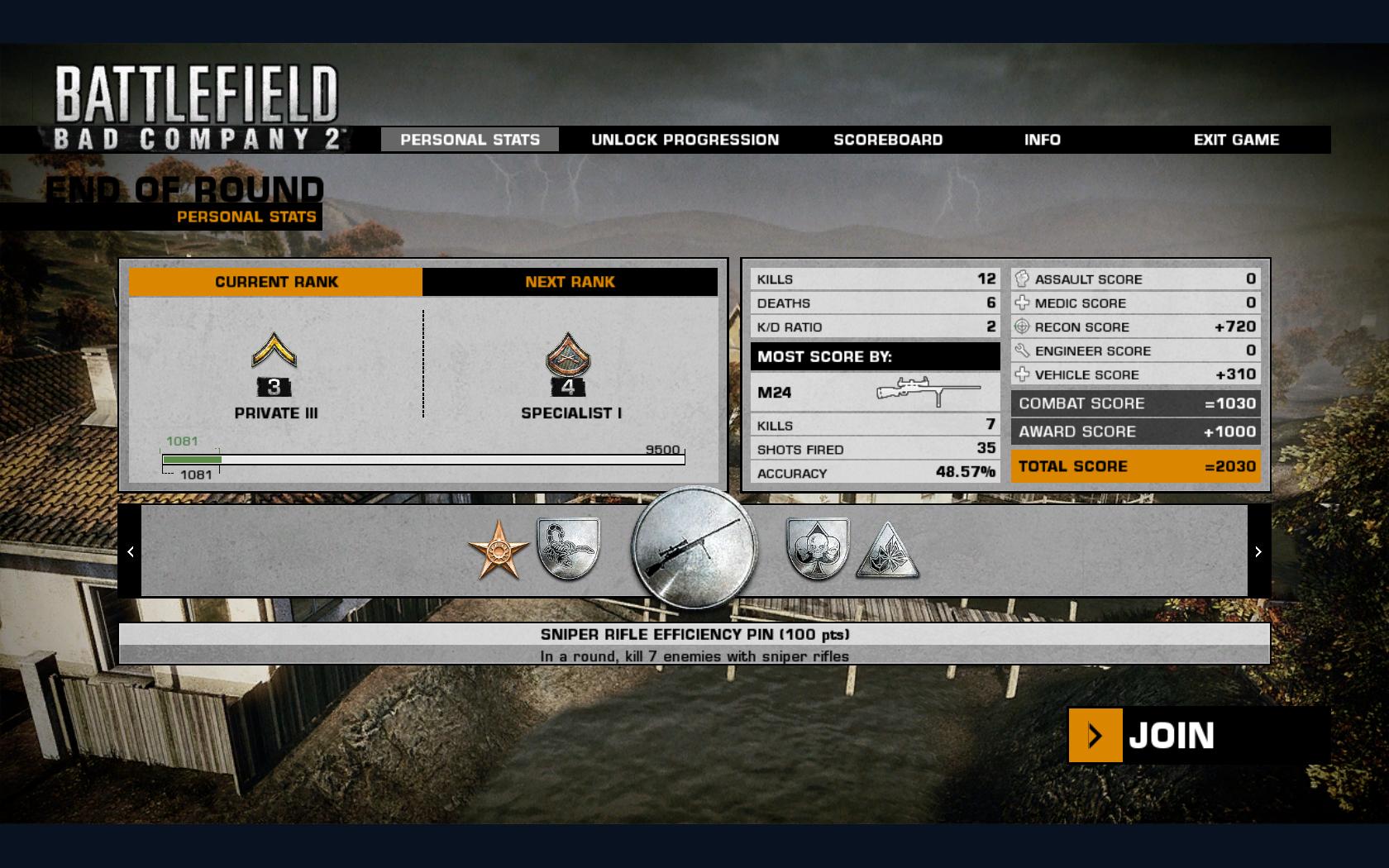The height and width of the screenshot is (868, 1389).
Task: Switch to the Personal Stats tab
Action: tap(470, 140)
